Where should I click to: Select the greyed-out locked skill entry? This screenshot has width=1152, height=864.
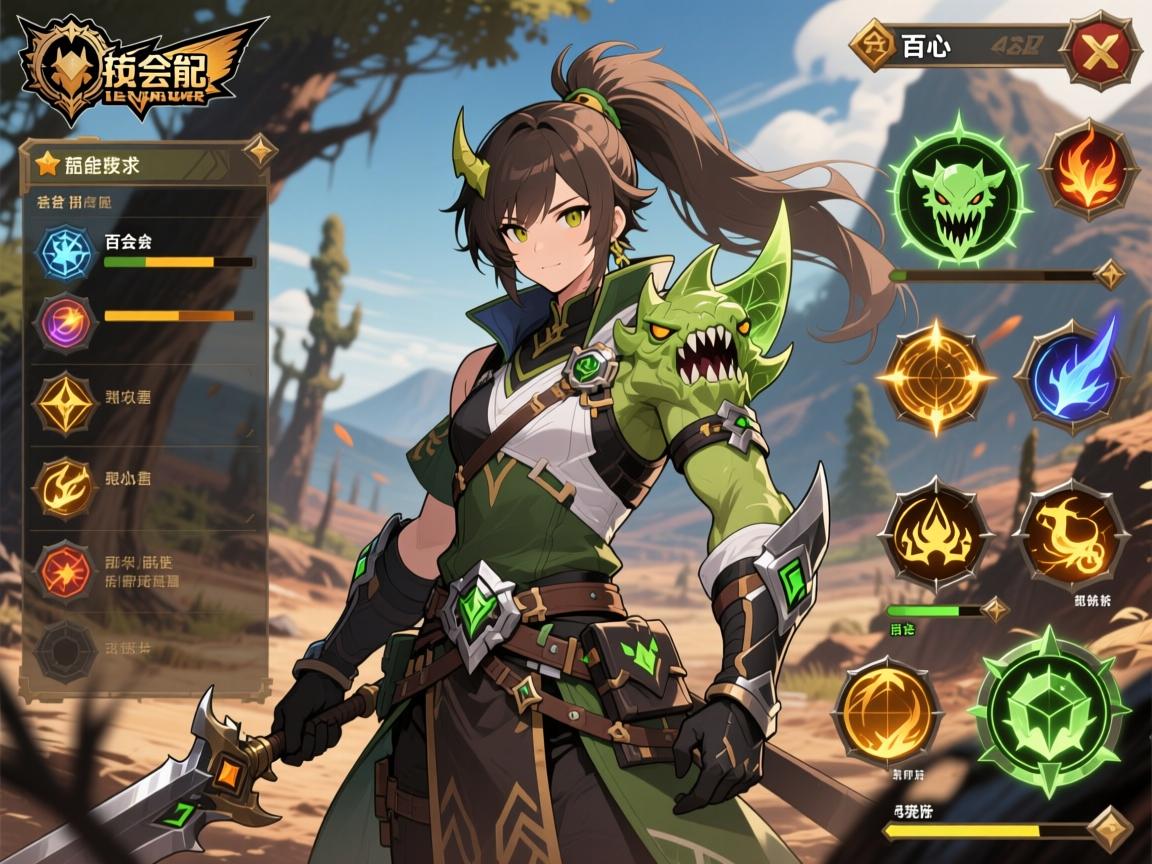click(66, 649)
